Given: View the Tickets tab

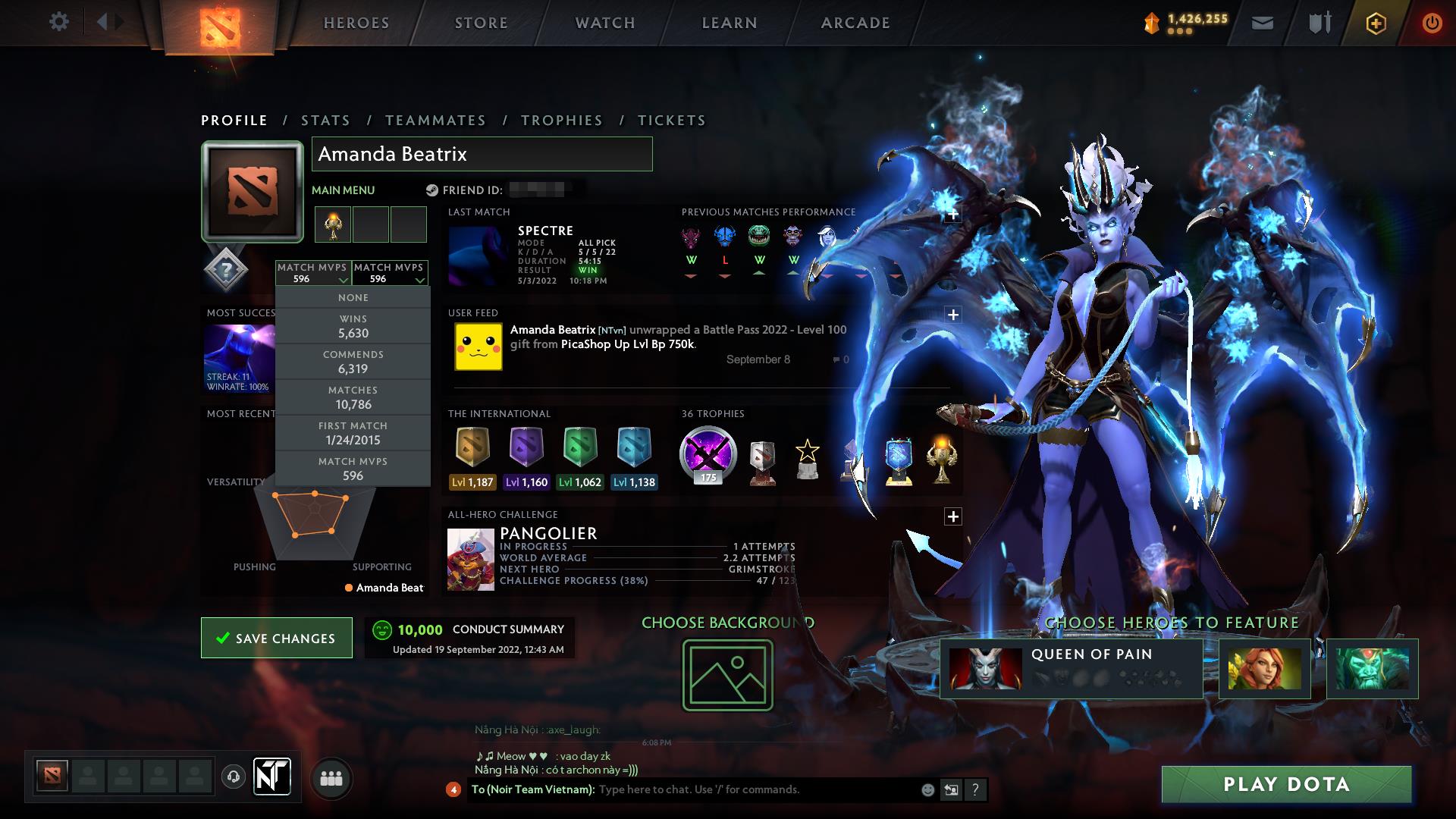Looking at the screenshot, I should 672,121.
